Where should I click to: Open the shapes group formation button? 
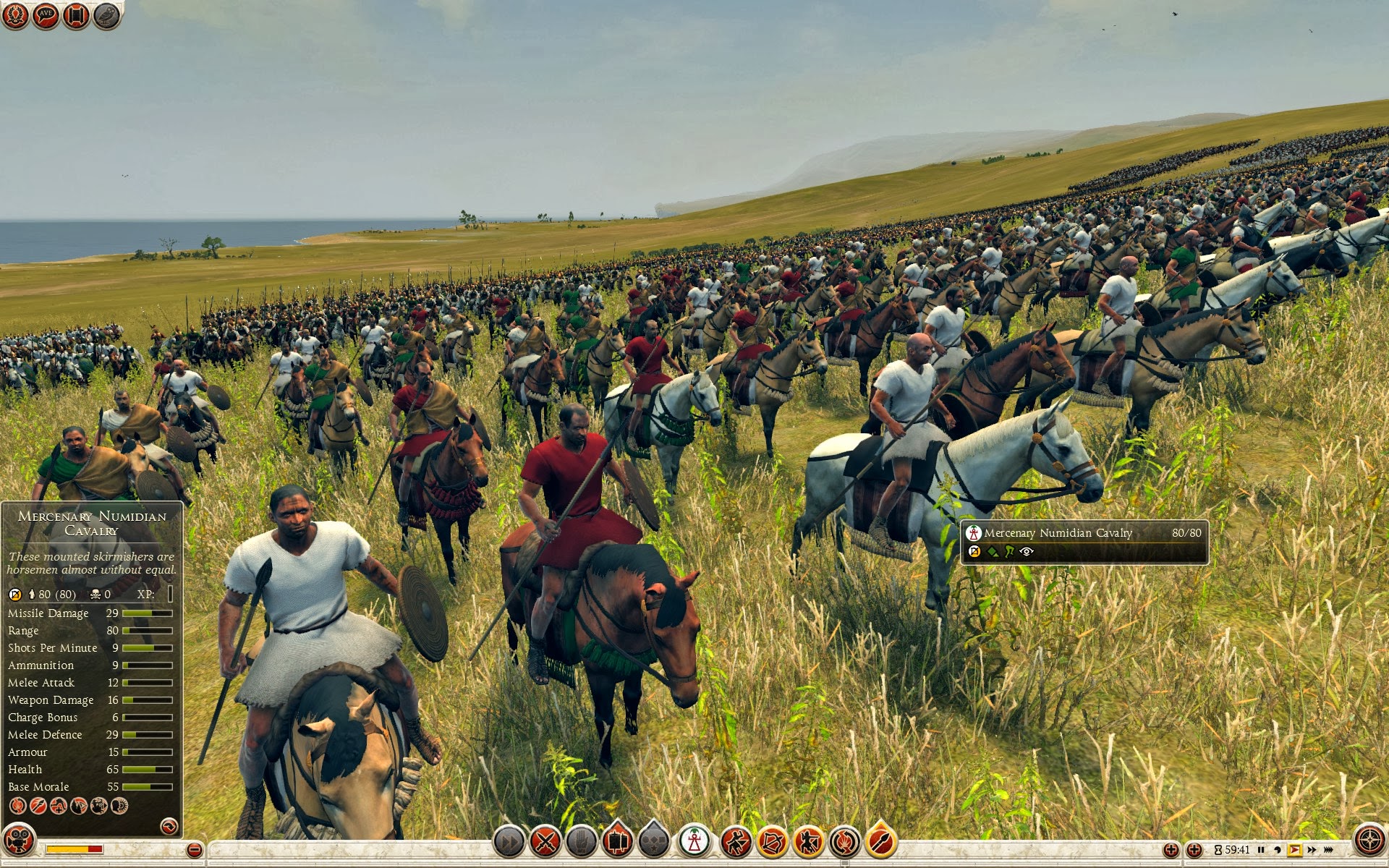654,841
